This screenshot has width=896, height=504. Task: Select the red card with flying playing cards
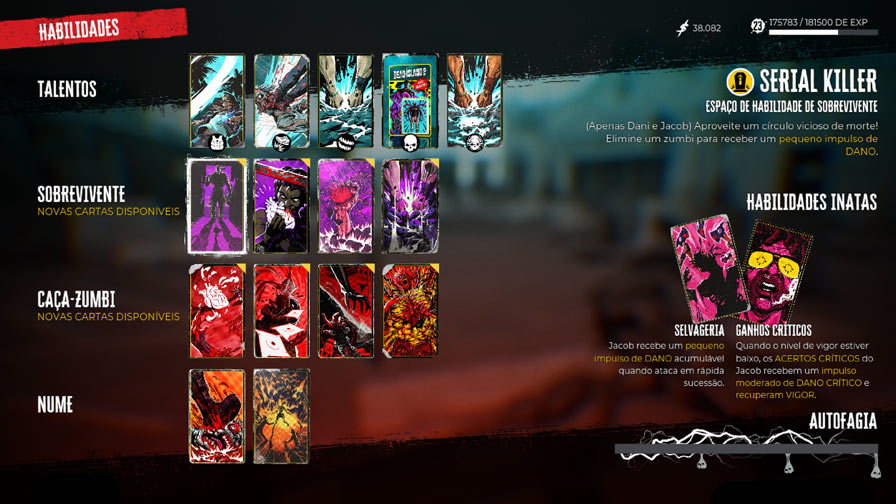pyautogui.click(x=281, y=311)
